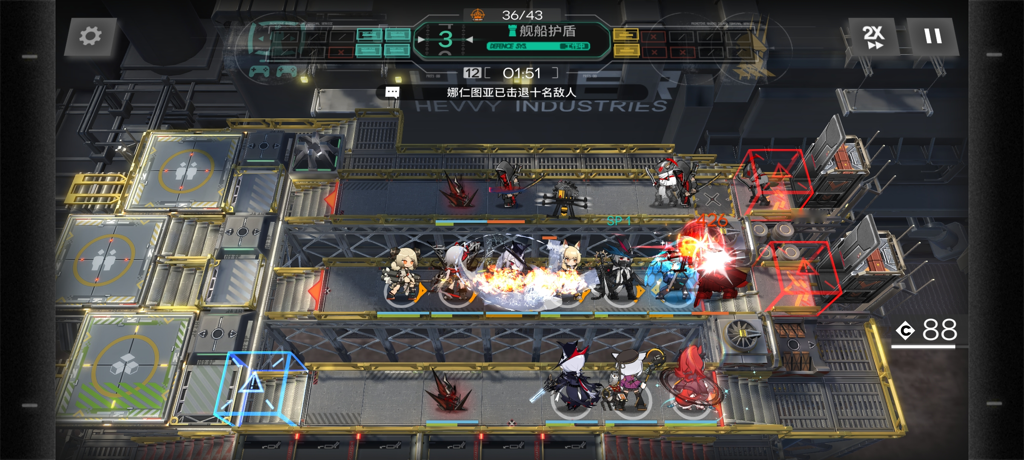Image resolution: width=1024 pixels, height=460 pixels.
Task: Toggle the 2X game speed
Action: click(x=873, y=37)
